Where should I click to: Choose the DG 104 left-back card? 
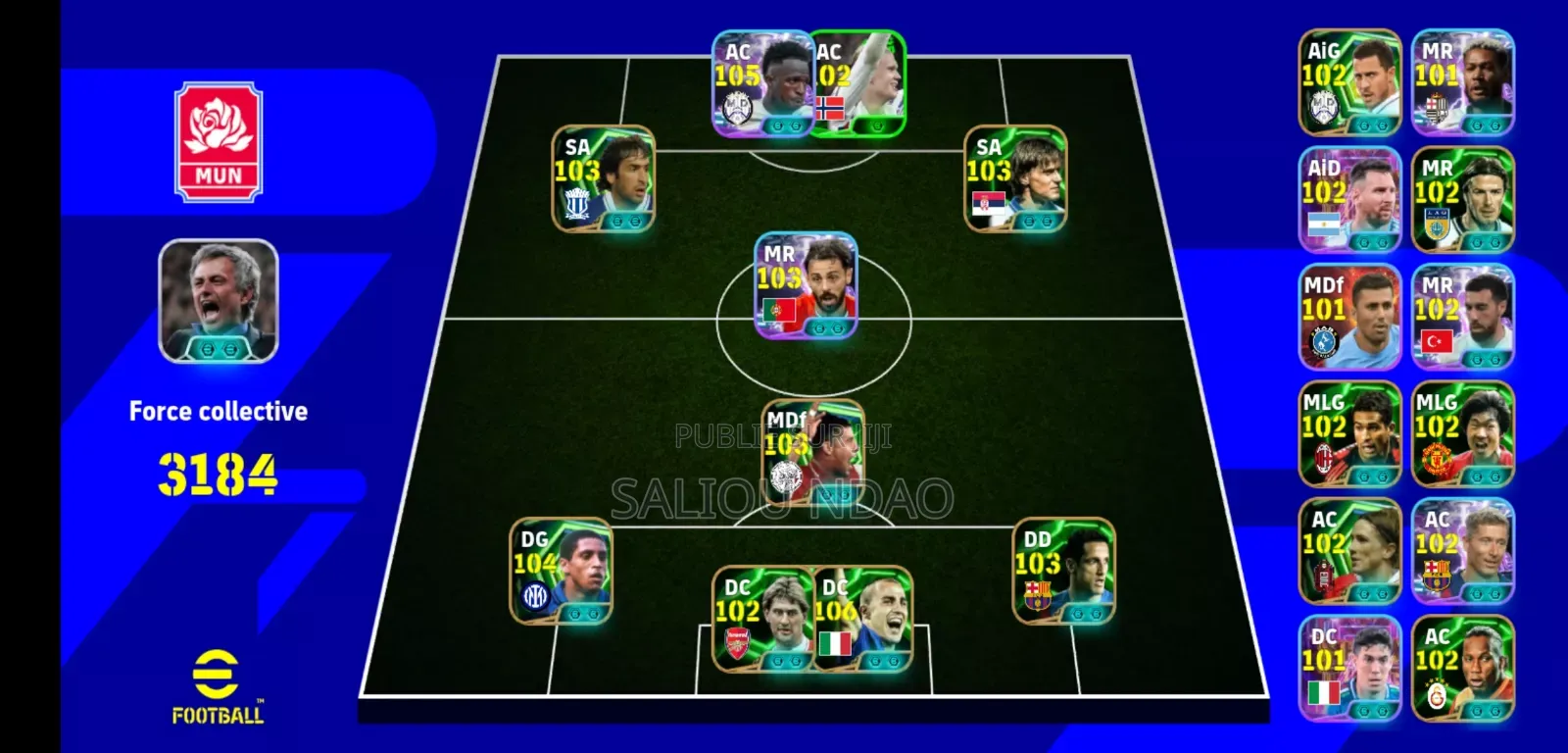coord(561,571)
